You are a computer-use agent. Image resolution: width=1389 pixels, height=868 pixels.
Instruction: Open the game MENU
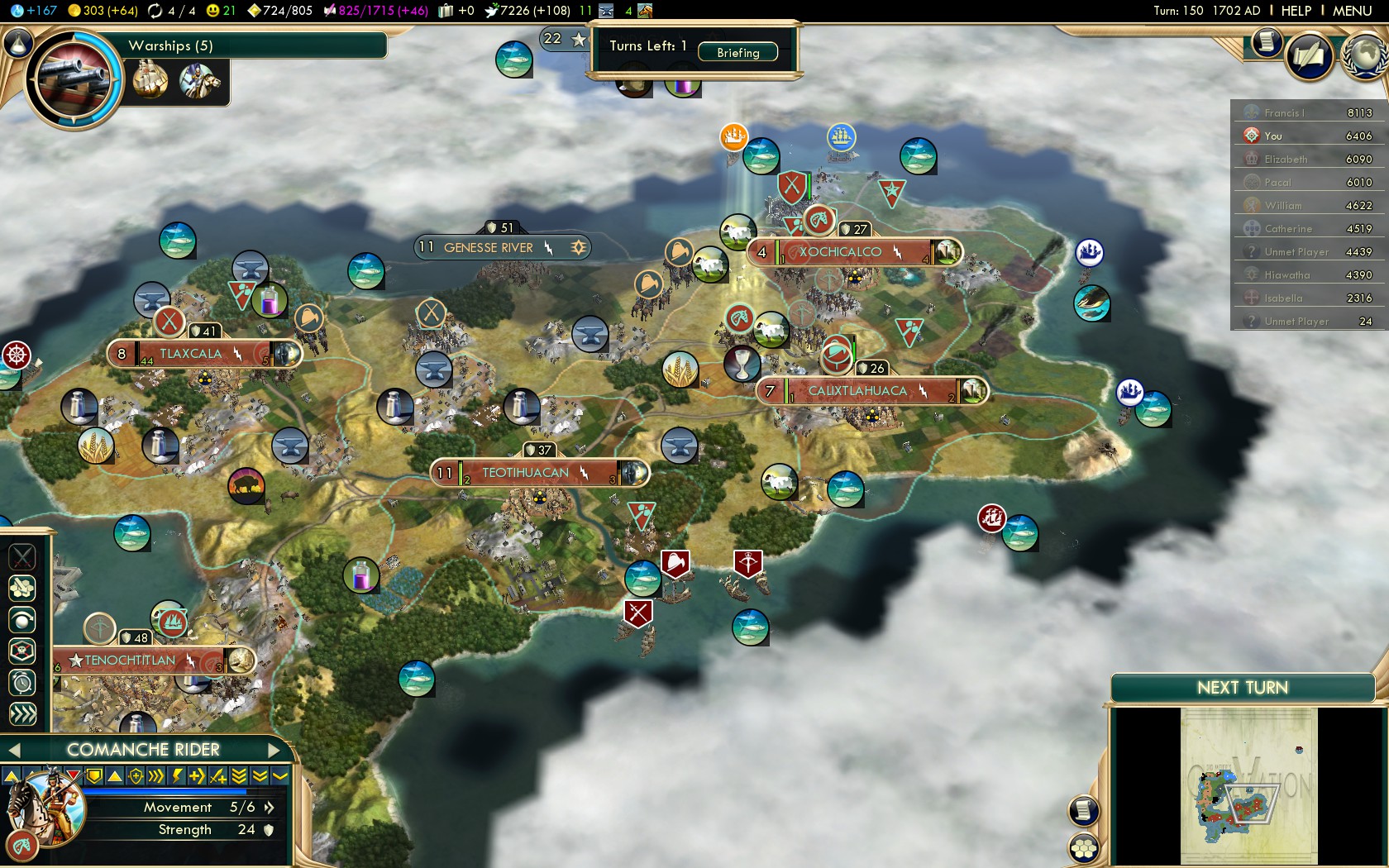click(1352, 11)
